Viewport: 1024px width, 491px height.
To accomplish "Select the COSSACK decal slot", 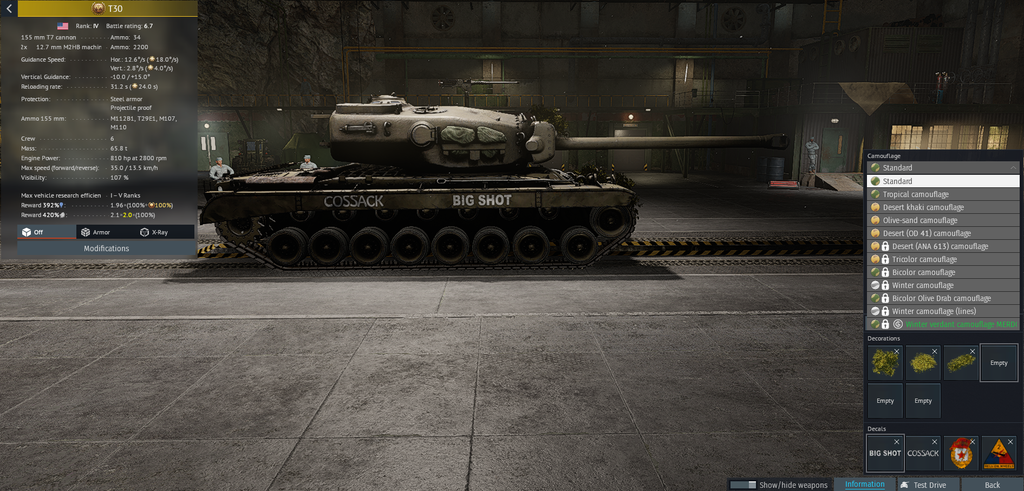I will (x=923, y=453).
